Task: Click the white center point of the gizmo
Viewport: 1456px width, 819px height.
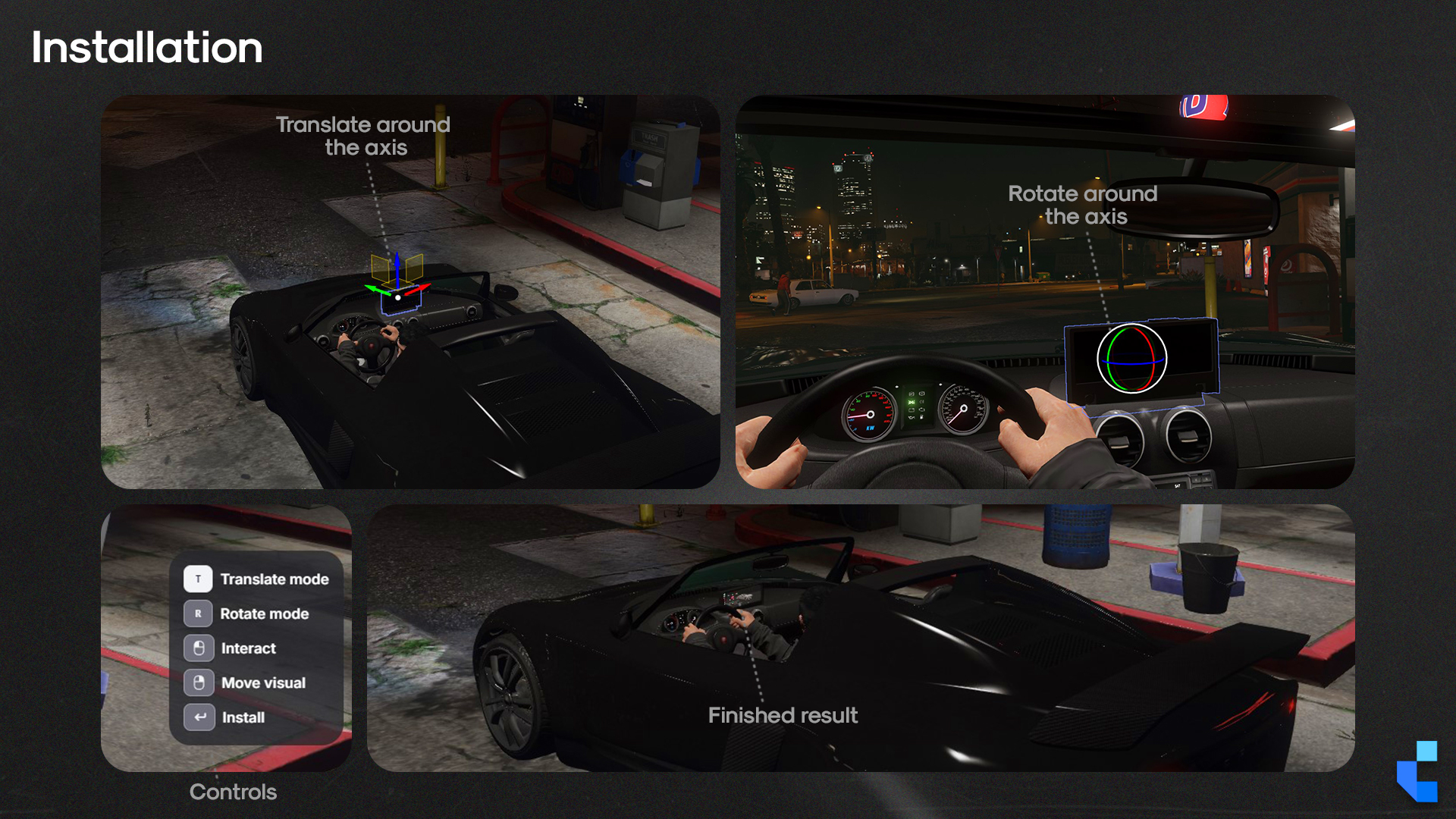Action: [398, 298]
